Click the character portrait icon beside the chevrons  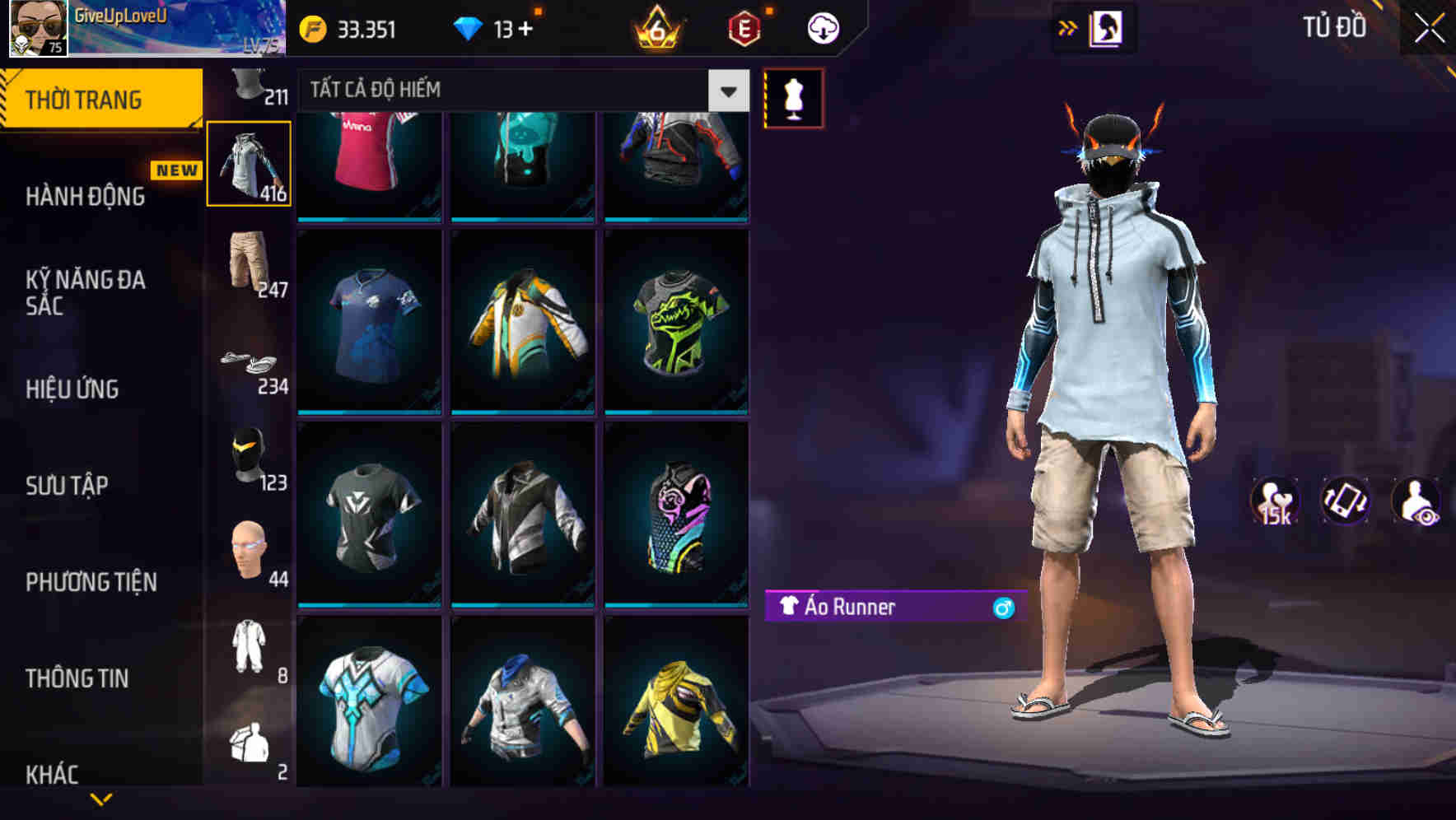(x=1107, y=27)
